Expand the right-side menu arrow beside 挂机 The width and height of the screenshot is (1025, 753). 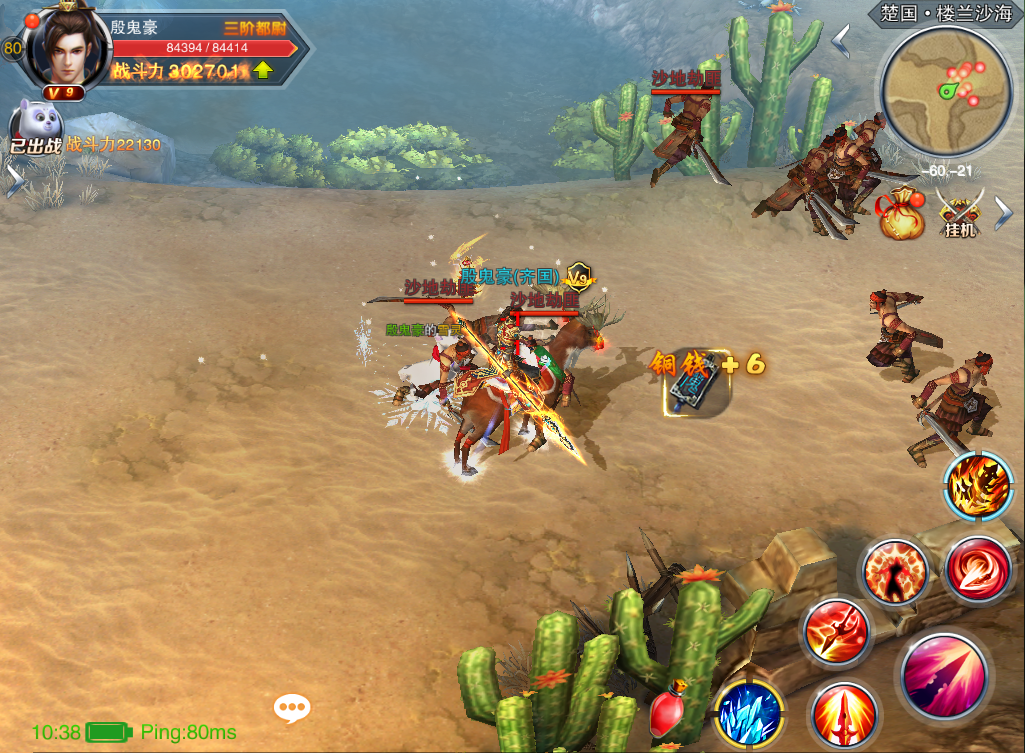(x=1004, y=212)
